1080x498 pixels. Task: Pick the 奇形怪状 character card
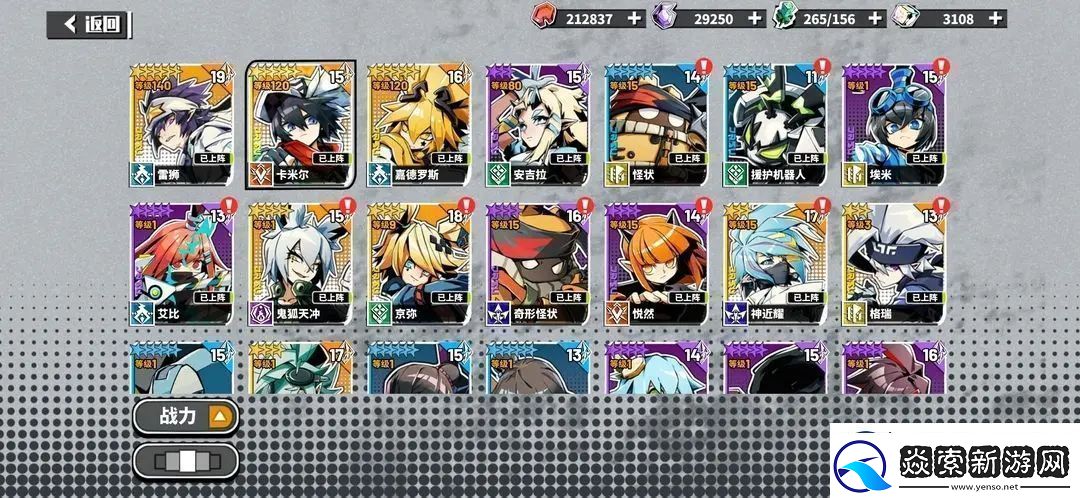coord(537,263)
